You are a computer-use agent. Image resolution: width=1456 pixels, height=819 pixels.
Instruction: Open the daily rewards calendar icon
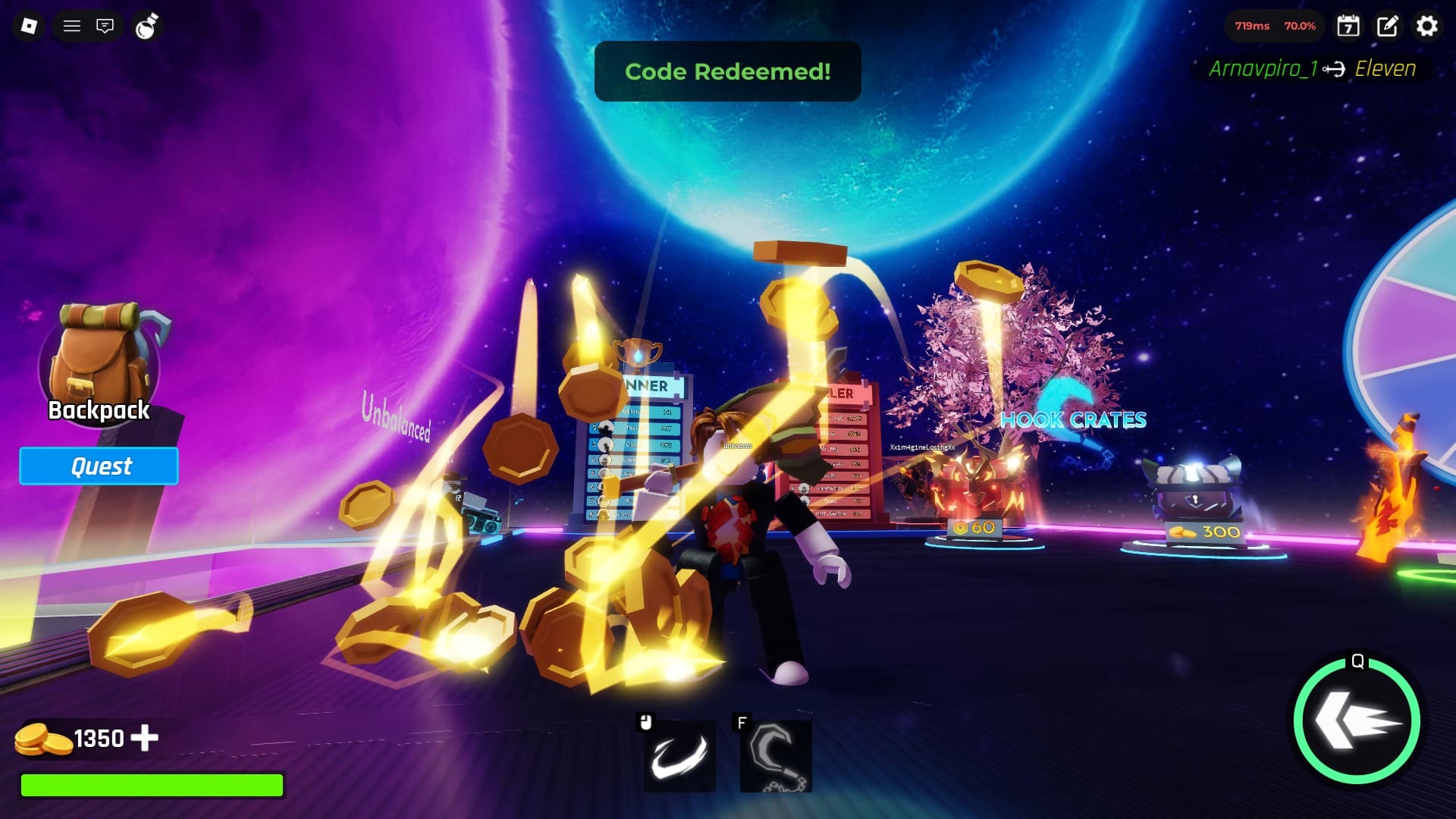click(1349, 27)
